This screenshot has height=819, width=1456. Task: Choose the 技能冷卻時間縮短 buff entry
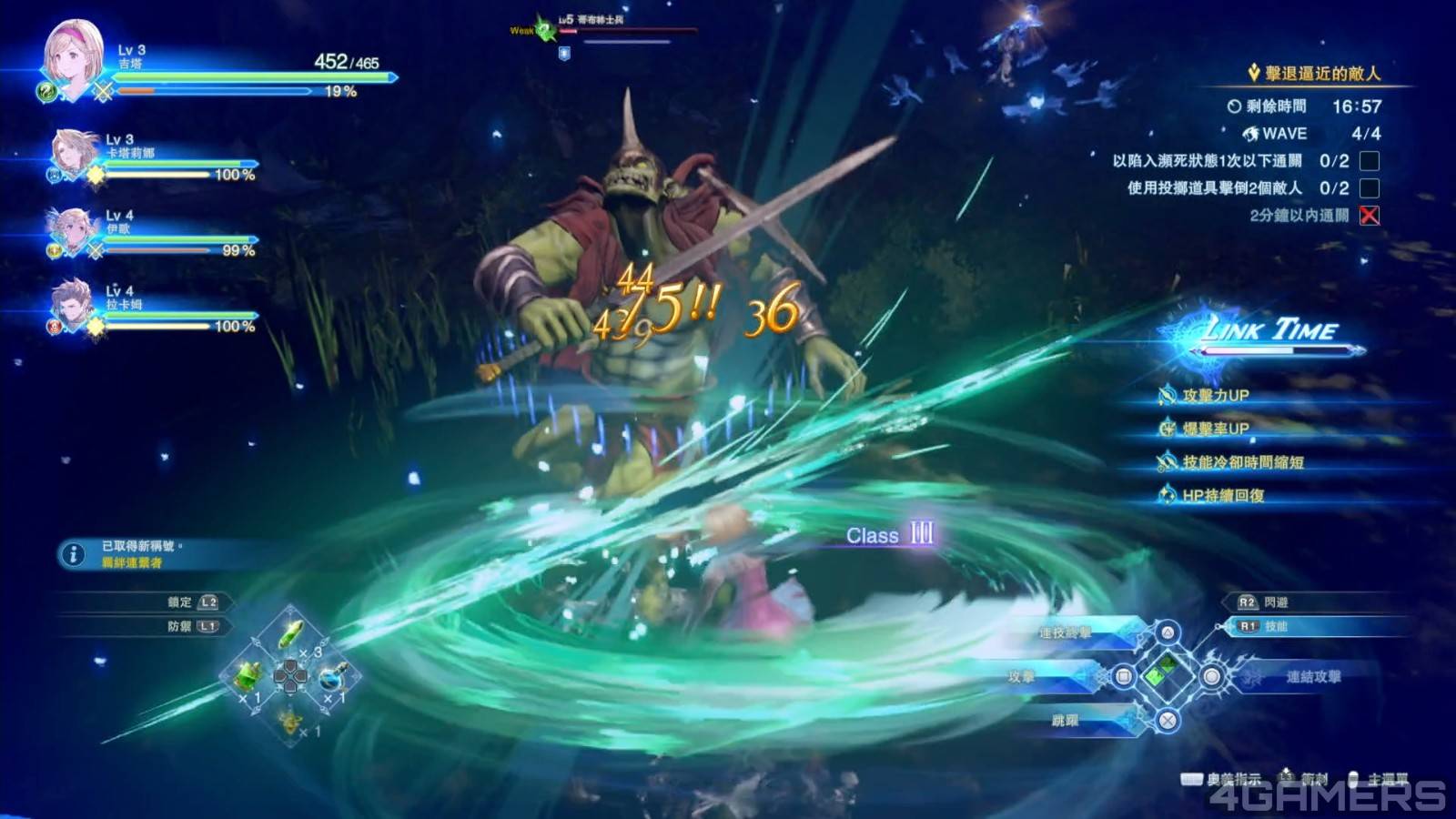pyautogui.click(x=1241, y=462)
